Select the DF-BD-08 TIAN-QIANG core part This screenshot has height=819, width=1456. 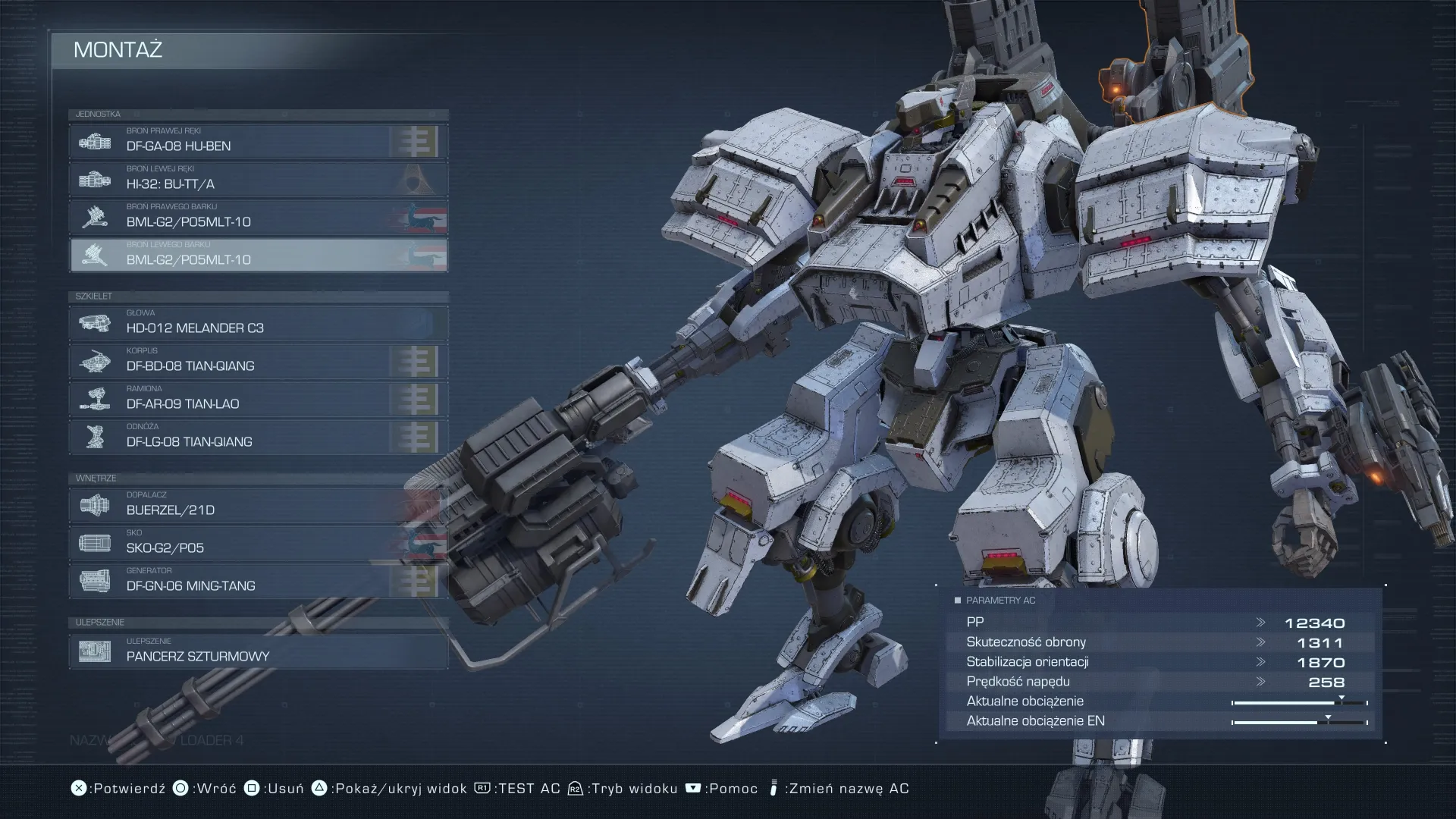(258, 362)
